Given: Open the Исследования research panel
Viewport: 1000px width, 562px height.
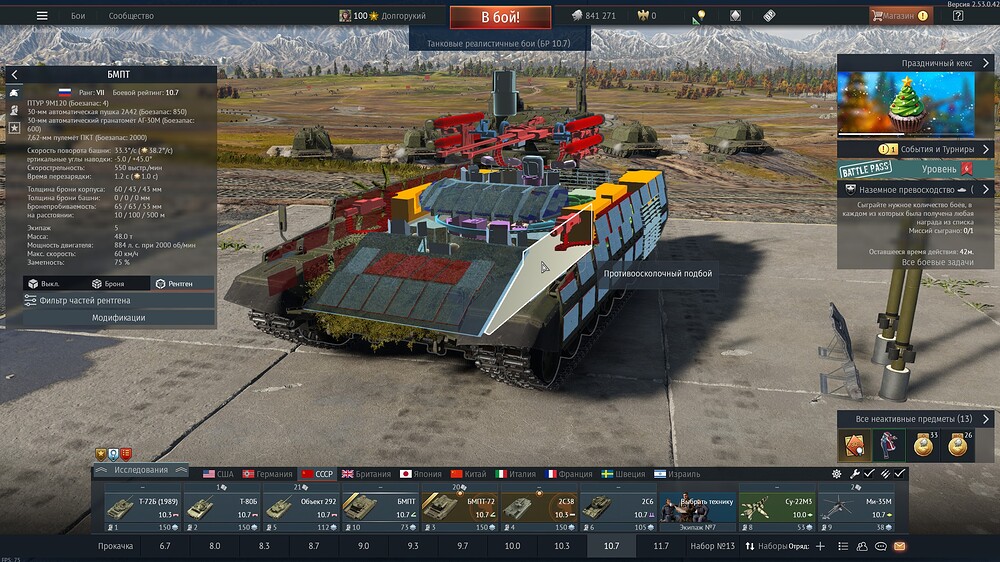Looking at the screenshot, I should click(x=140, y=470).
